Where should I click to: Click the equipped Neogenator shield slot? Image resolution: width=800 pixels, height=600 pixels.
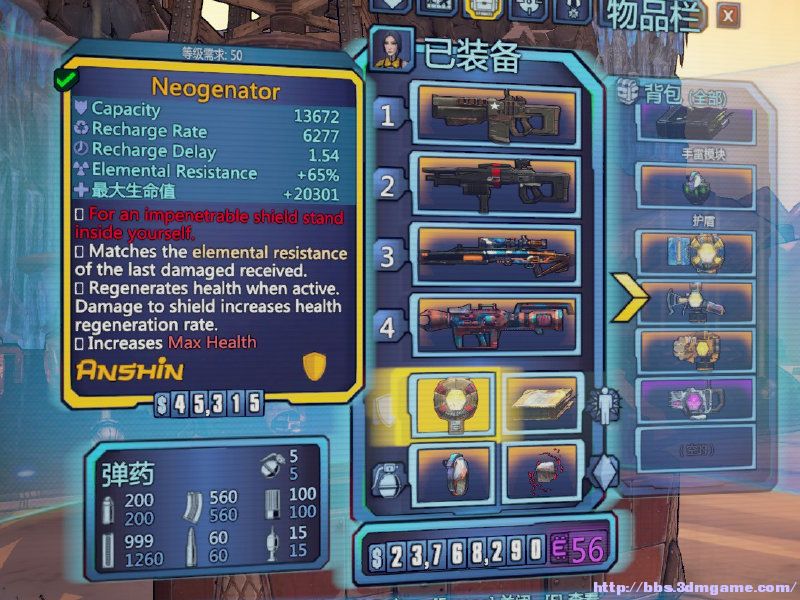[450, 403]
